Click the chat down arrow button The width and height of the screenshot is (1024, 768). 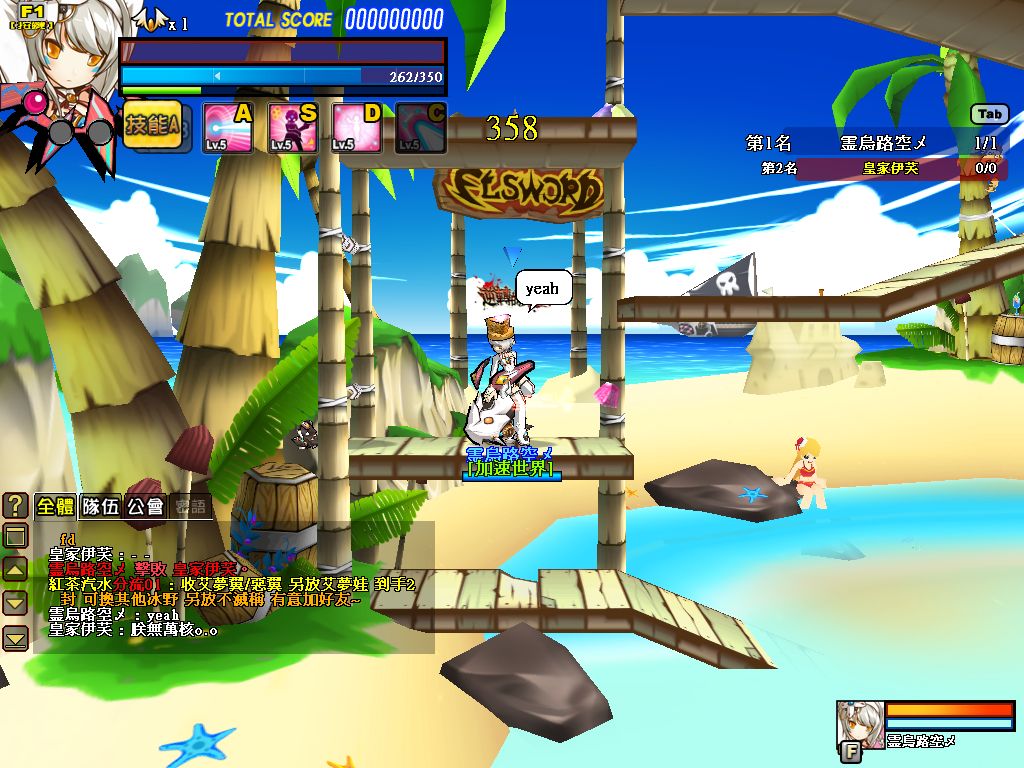click(x=15, y=603)
